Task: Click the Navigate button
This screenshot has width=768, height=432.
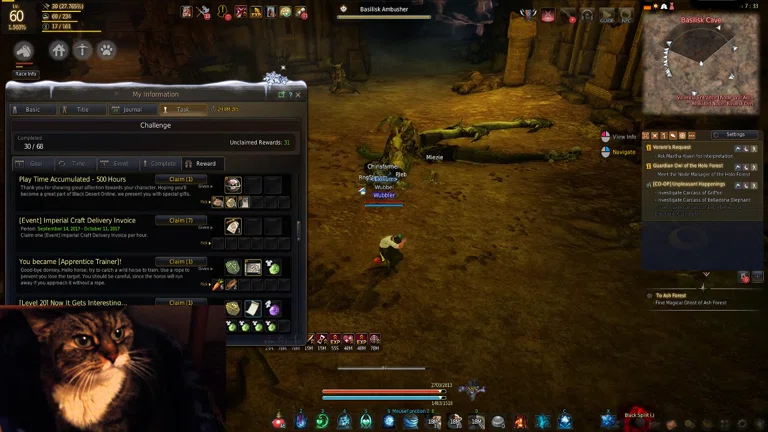Action: point(620,152)
